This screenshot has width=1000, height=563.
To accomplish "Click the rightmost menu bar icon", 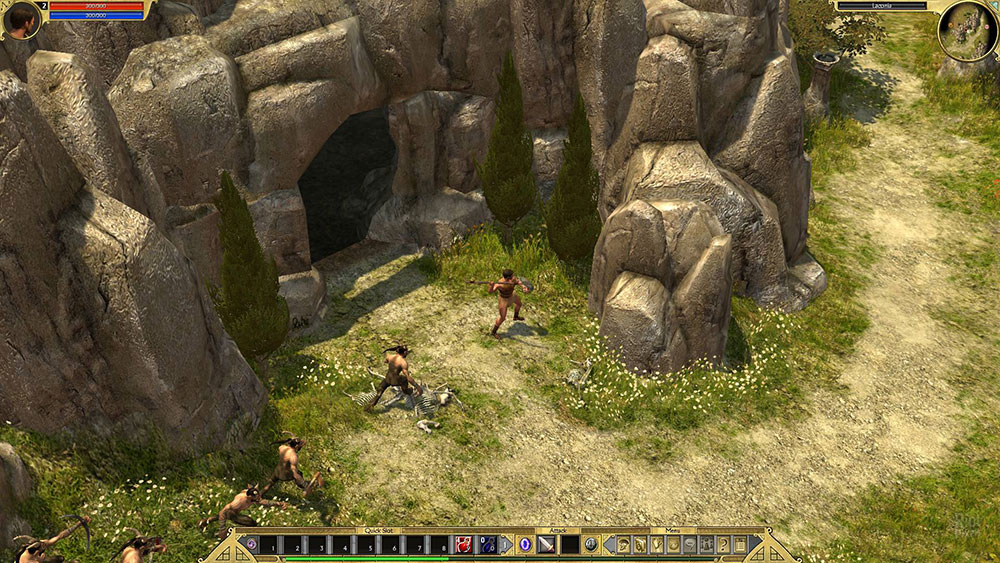I will (x=740, y=545).
